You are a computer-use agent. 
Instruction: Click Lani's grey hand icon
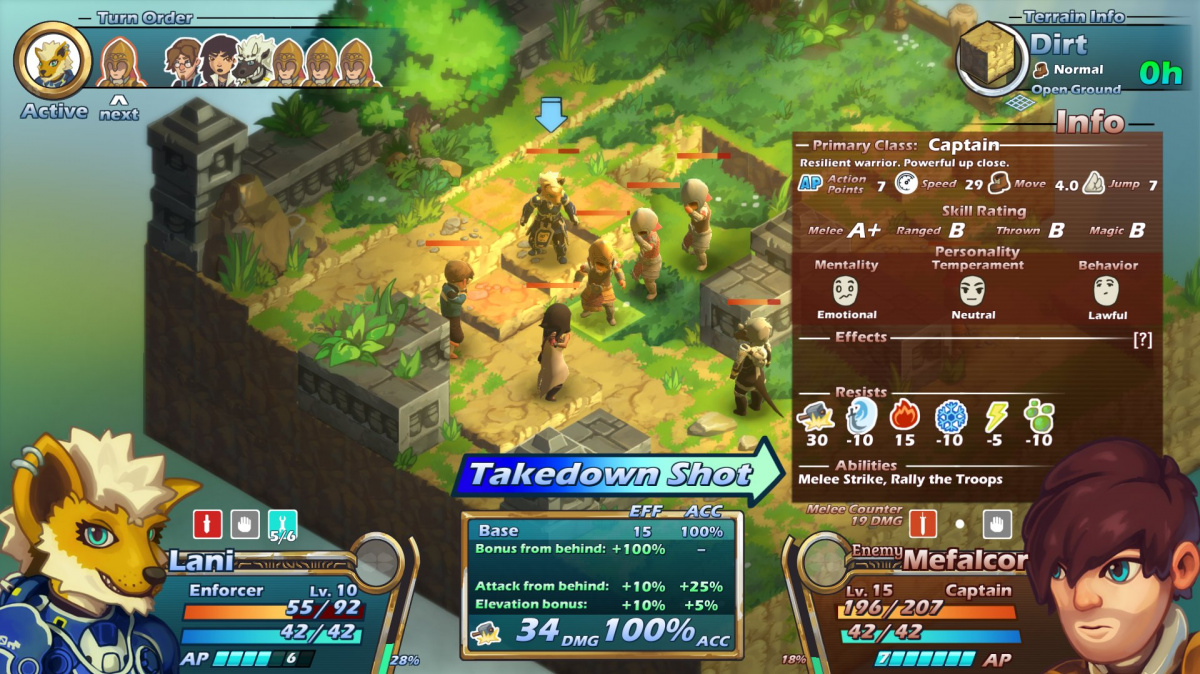[x=245, y=524]
